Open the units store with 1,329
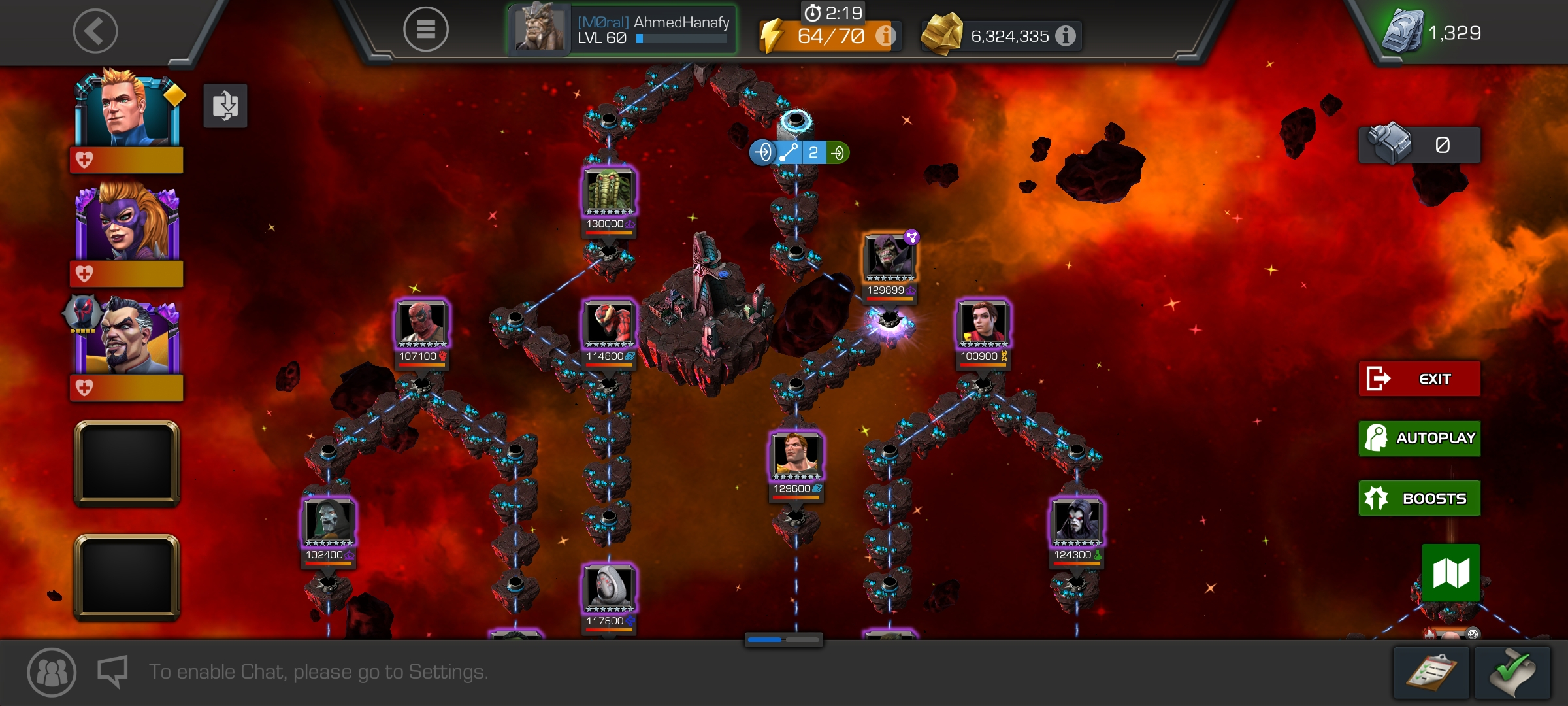Image resolution: width=1568 pixels, height=706 pixels. tap(1432, 33)
